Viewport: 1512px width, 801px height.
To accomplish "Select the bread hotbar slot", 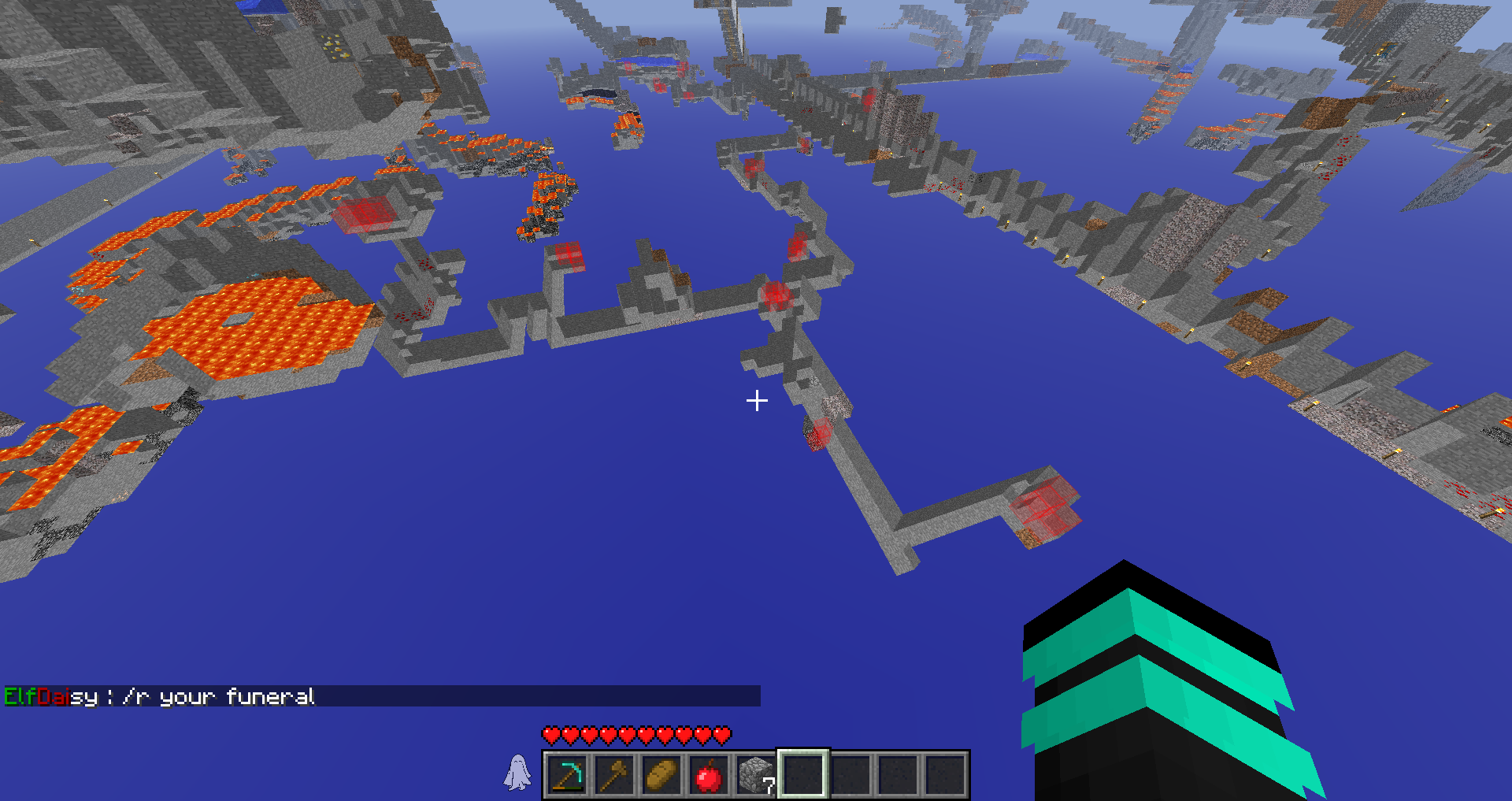I will click(x=661, y=775).
